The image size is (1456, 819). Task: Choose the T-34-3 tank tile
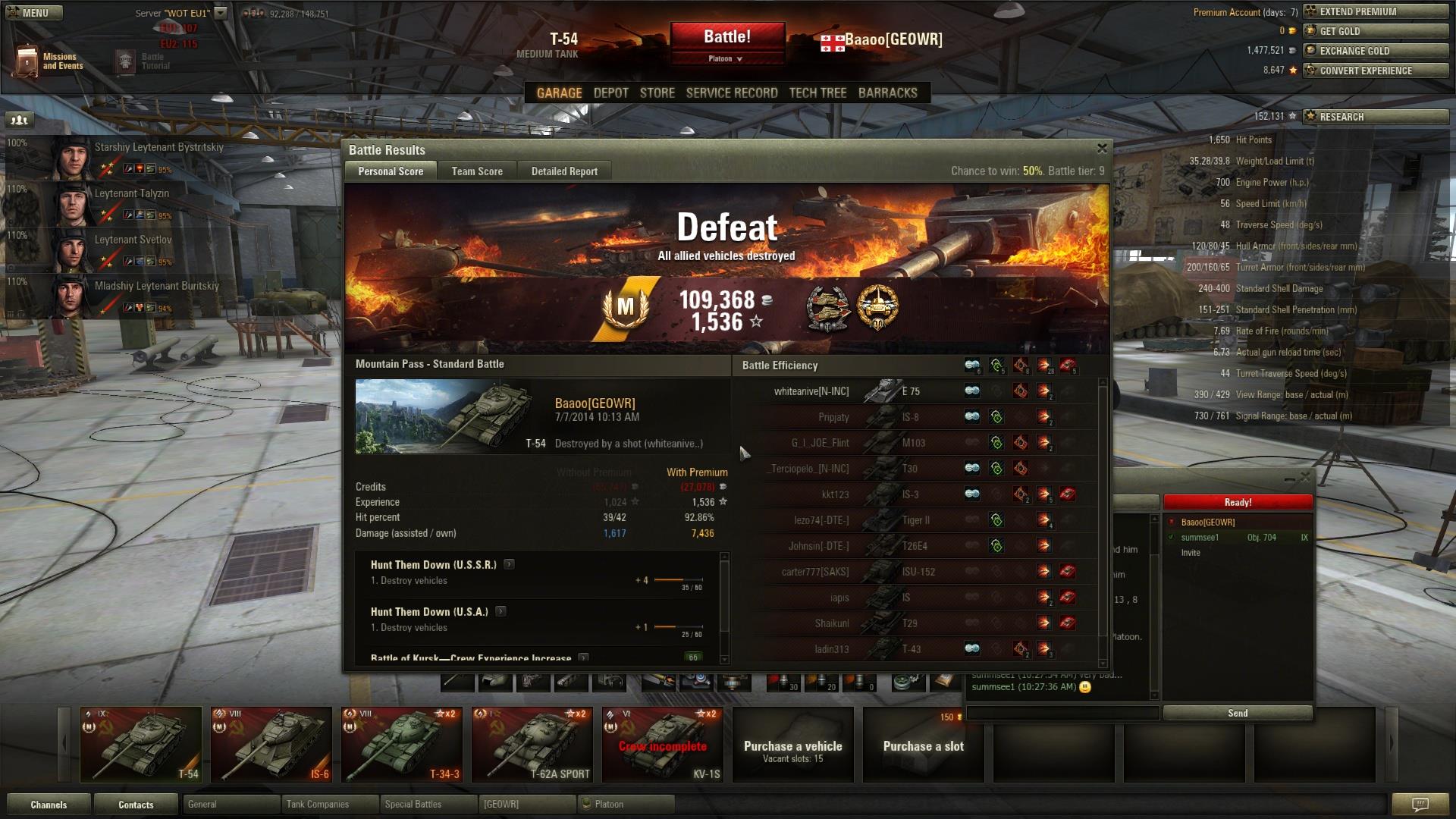tap(402, 745)
